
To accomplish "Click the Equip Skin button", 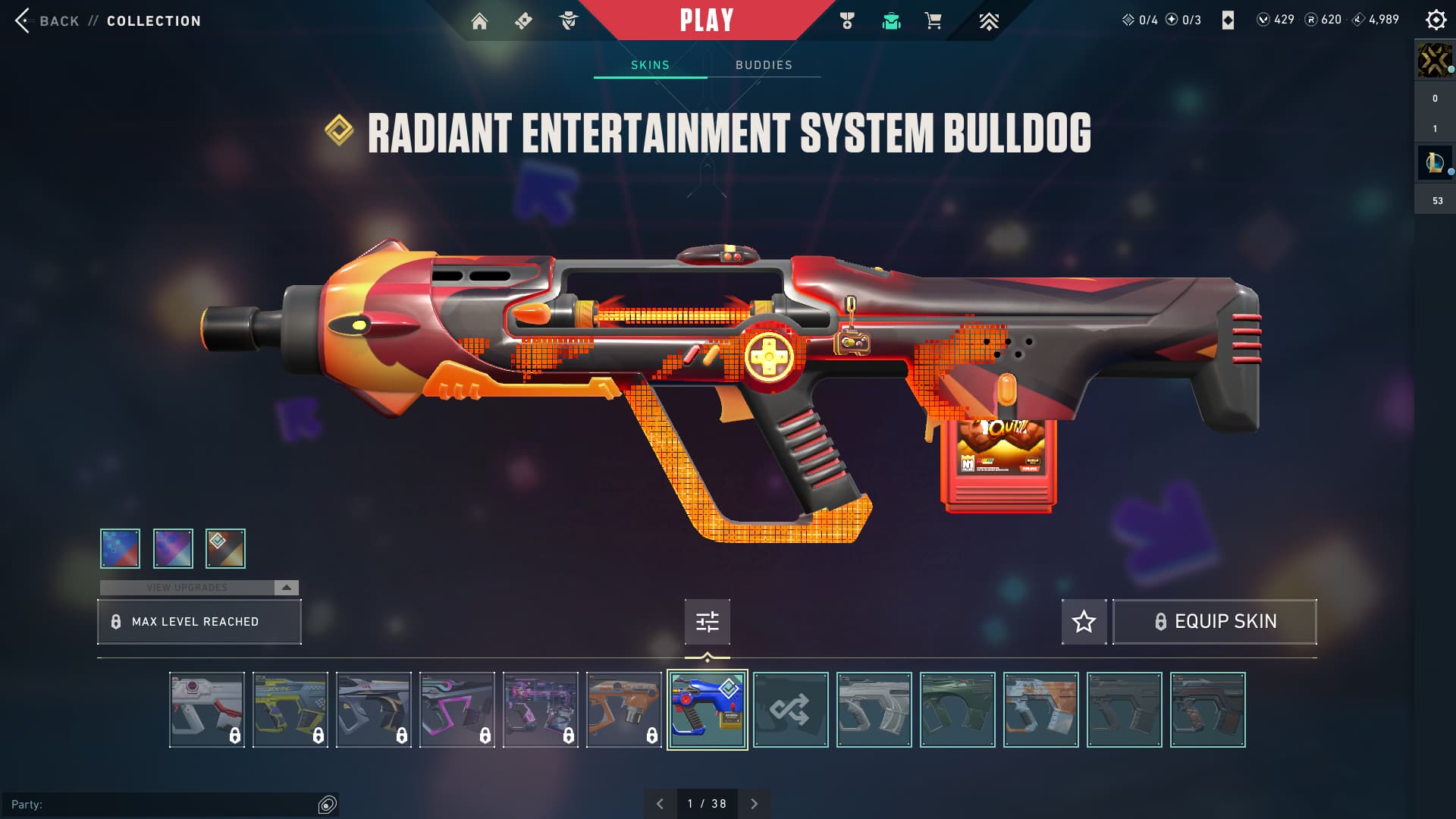I will [x=1214, y=622].
